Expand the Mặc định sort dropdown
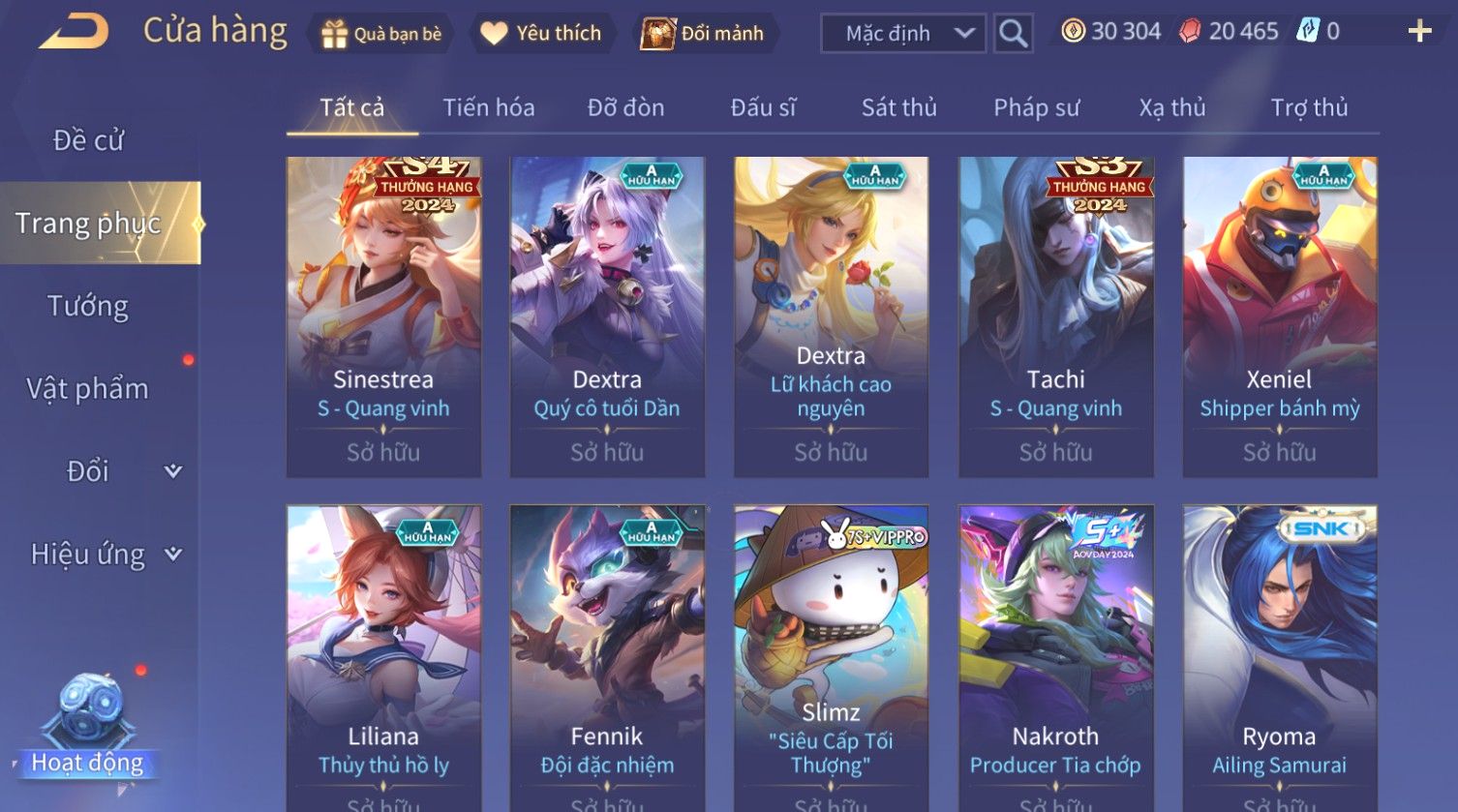This screenshot has width=1458, height=812. pos(902,34)
